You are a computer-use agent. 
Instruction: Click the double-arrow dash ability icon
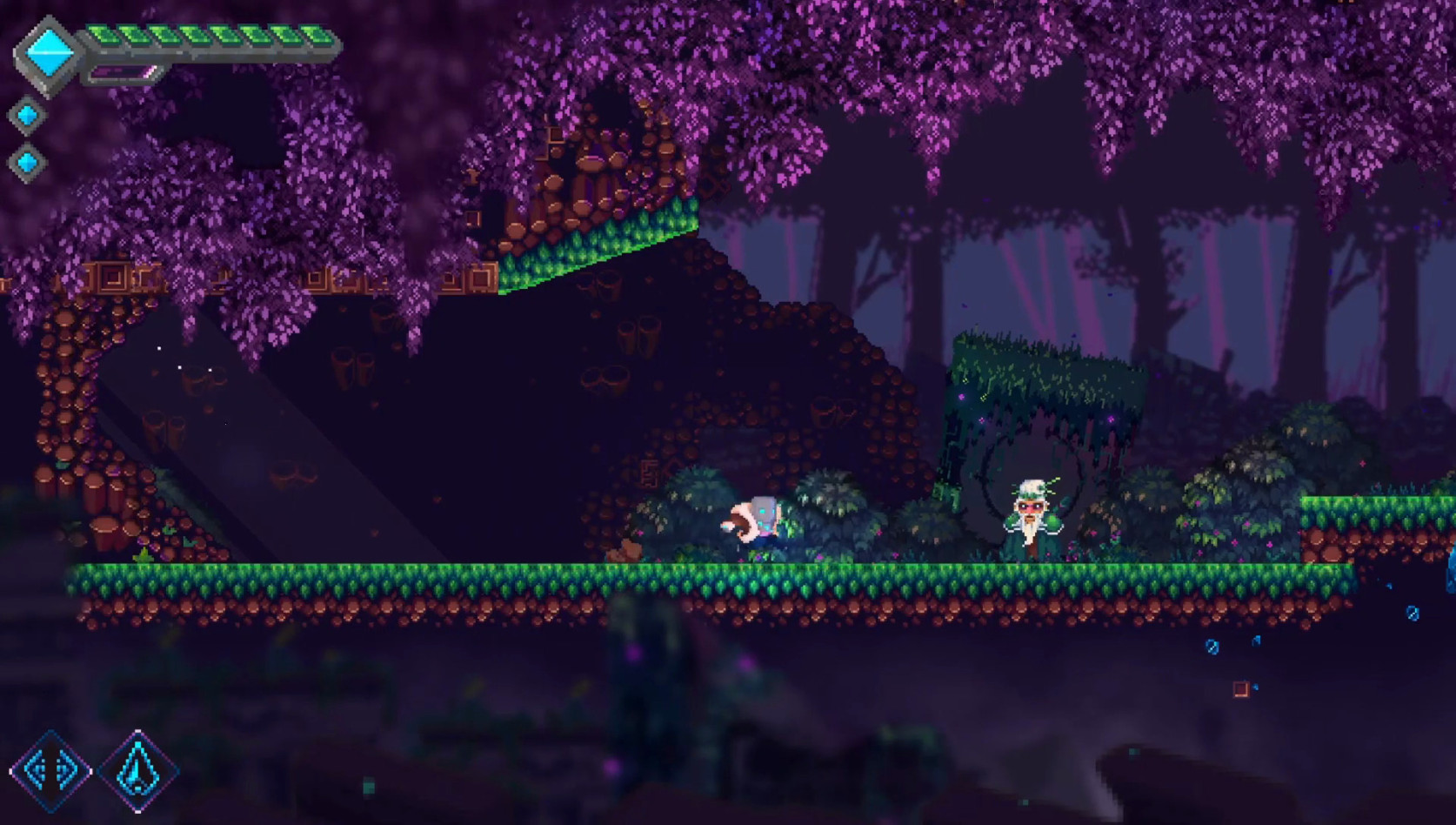pyautogui.click(x=50, y=768)
